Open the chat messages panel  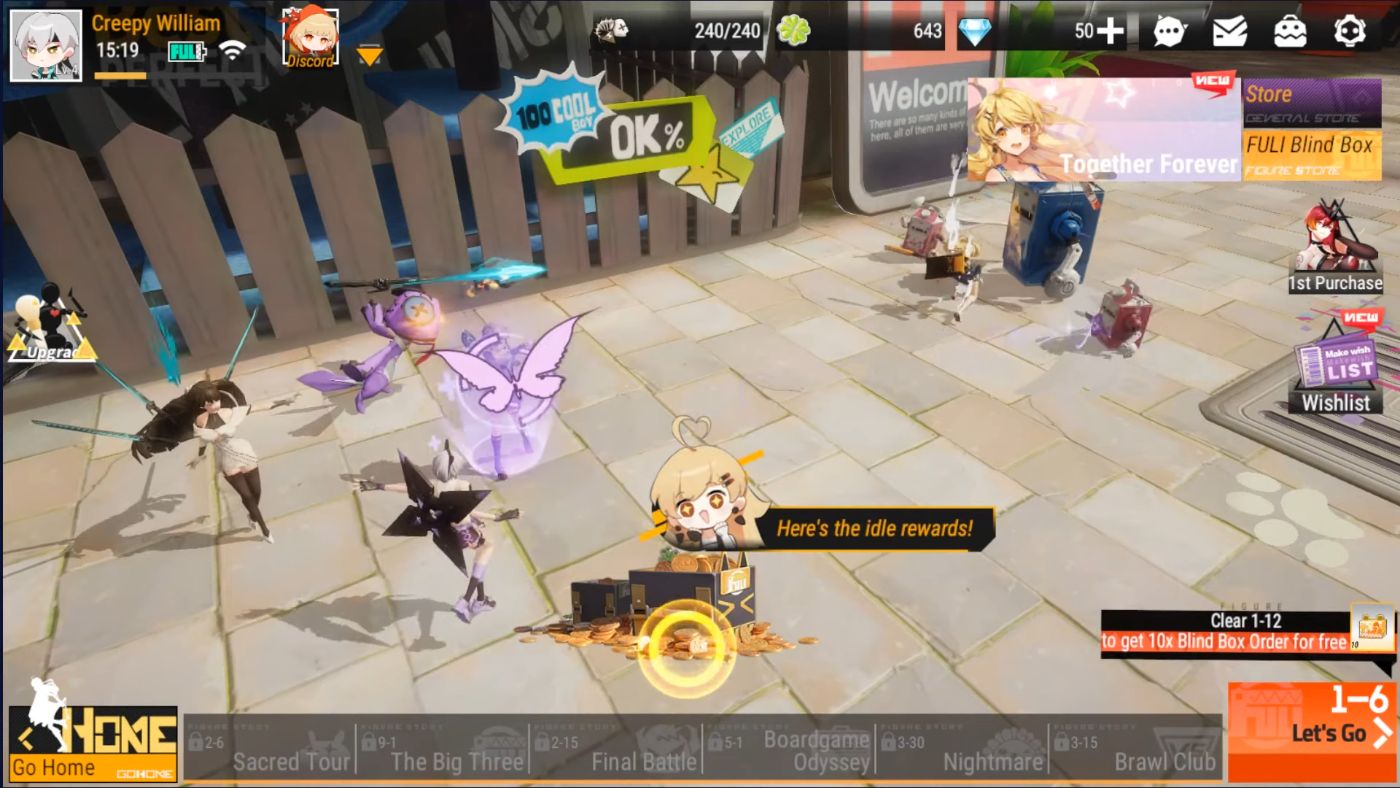pyautogui.click(x=1168, y=32)
